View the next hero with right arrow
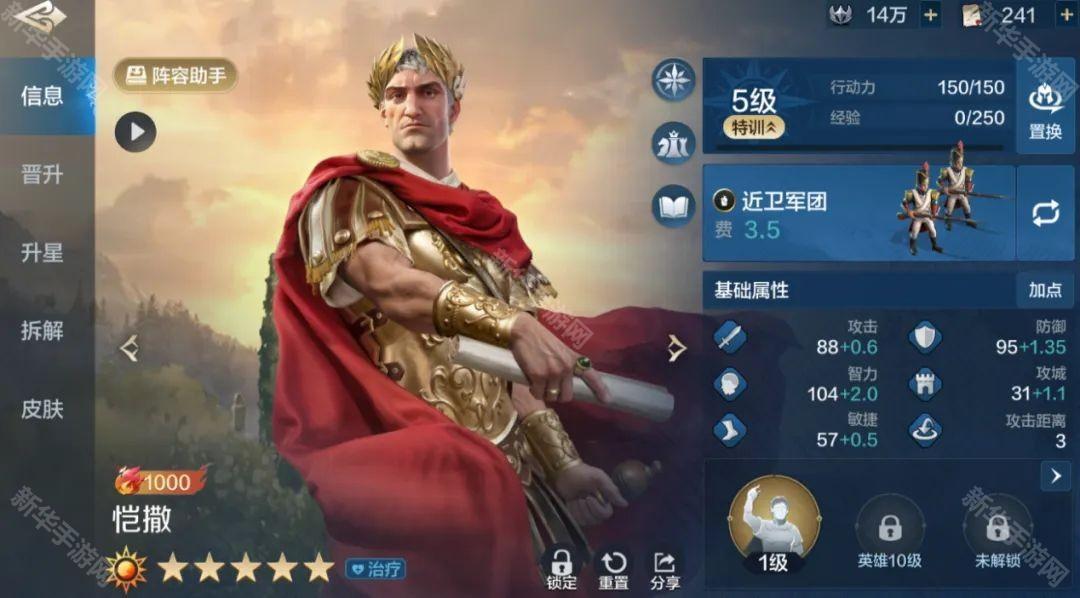This screenshot has width=1080, height=598. coord(677,348)
